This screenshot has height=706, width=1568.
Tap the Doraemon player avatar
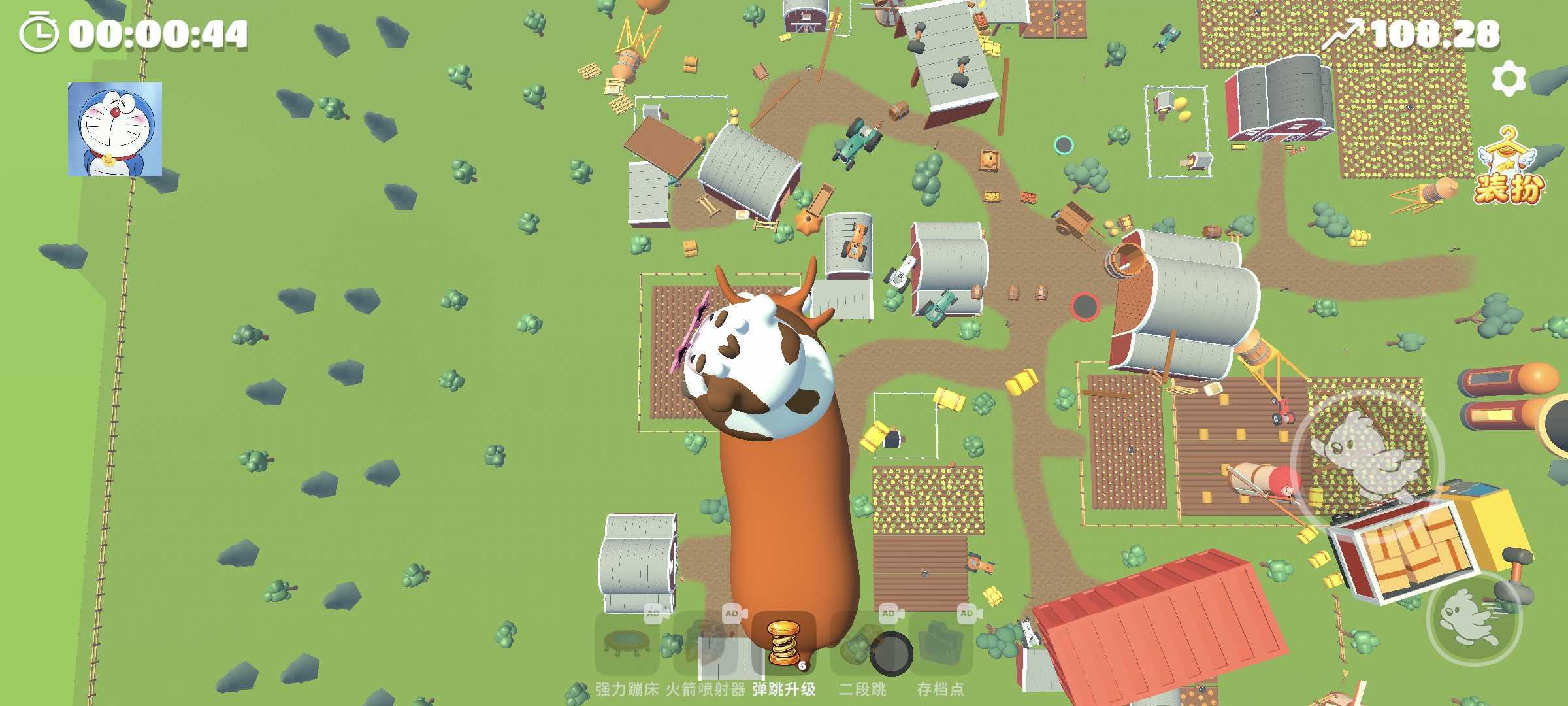(115, 129)
